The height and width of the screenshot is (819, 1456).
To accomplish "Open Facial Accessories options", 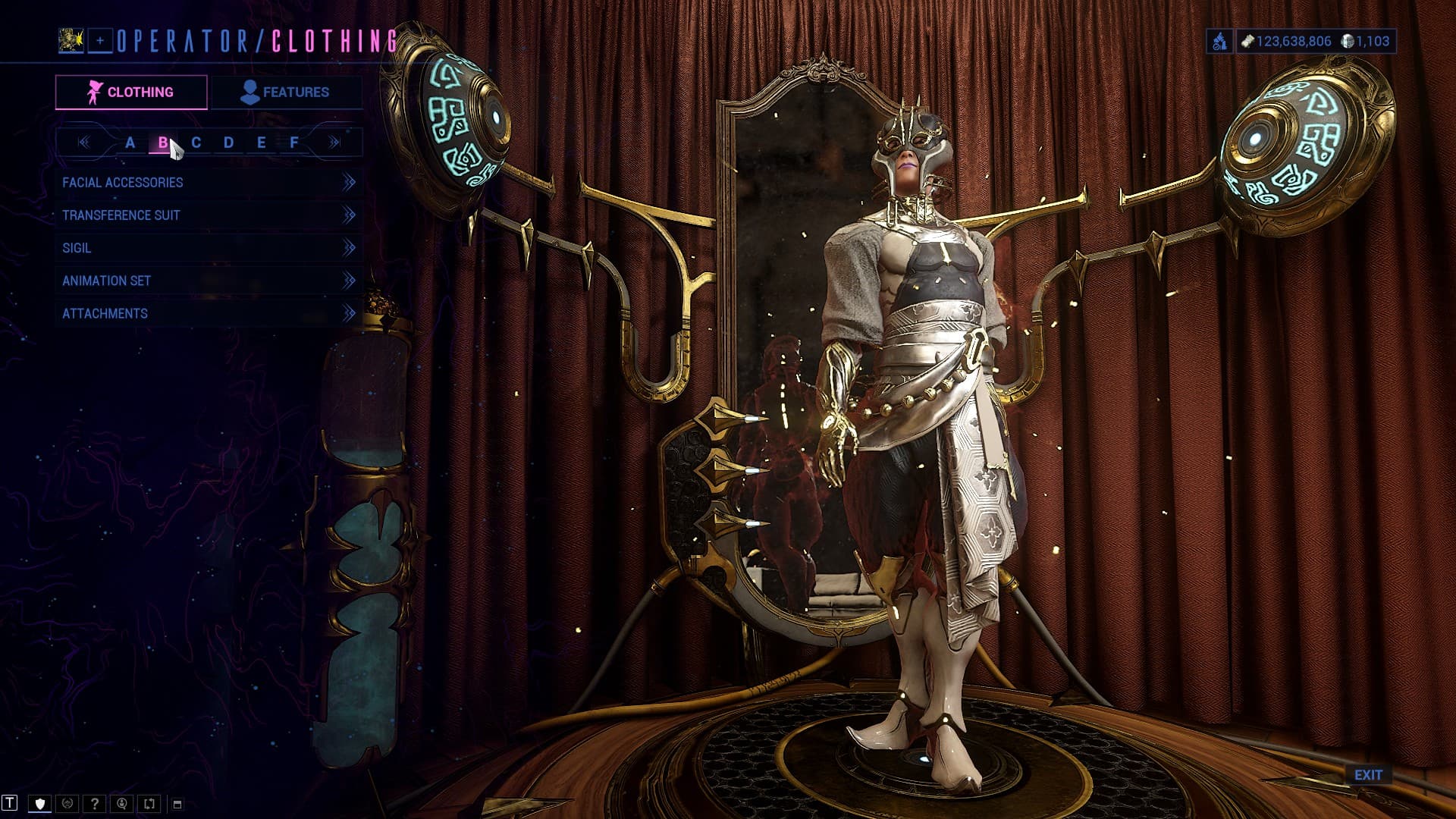I will [x=208, y=183].
